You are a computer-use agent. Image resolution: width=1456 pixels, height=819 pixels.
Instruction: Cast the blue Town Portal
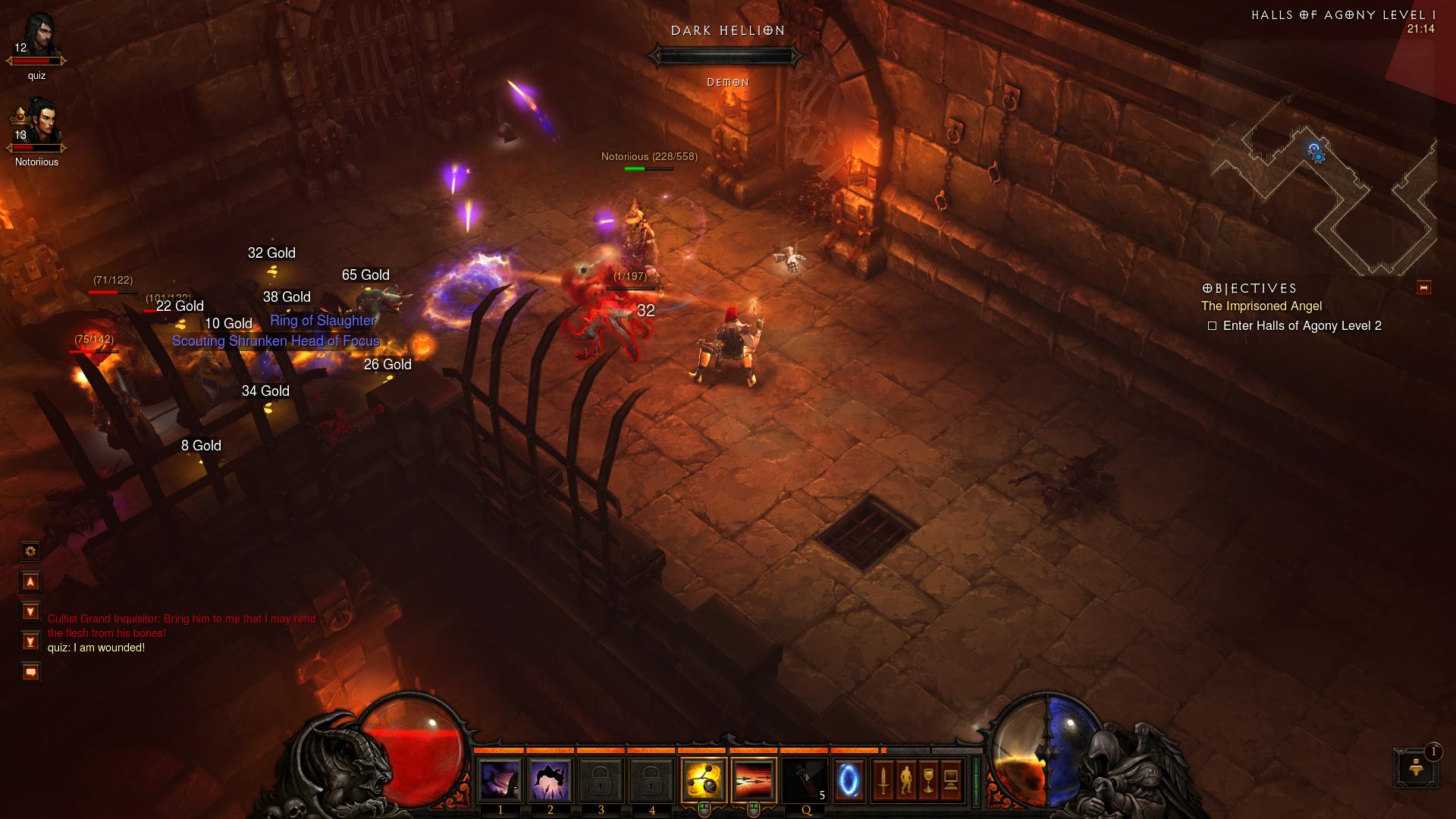pyautogui.click(x=849, y=780)
